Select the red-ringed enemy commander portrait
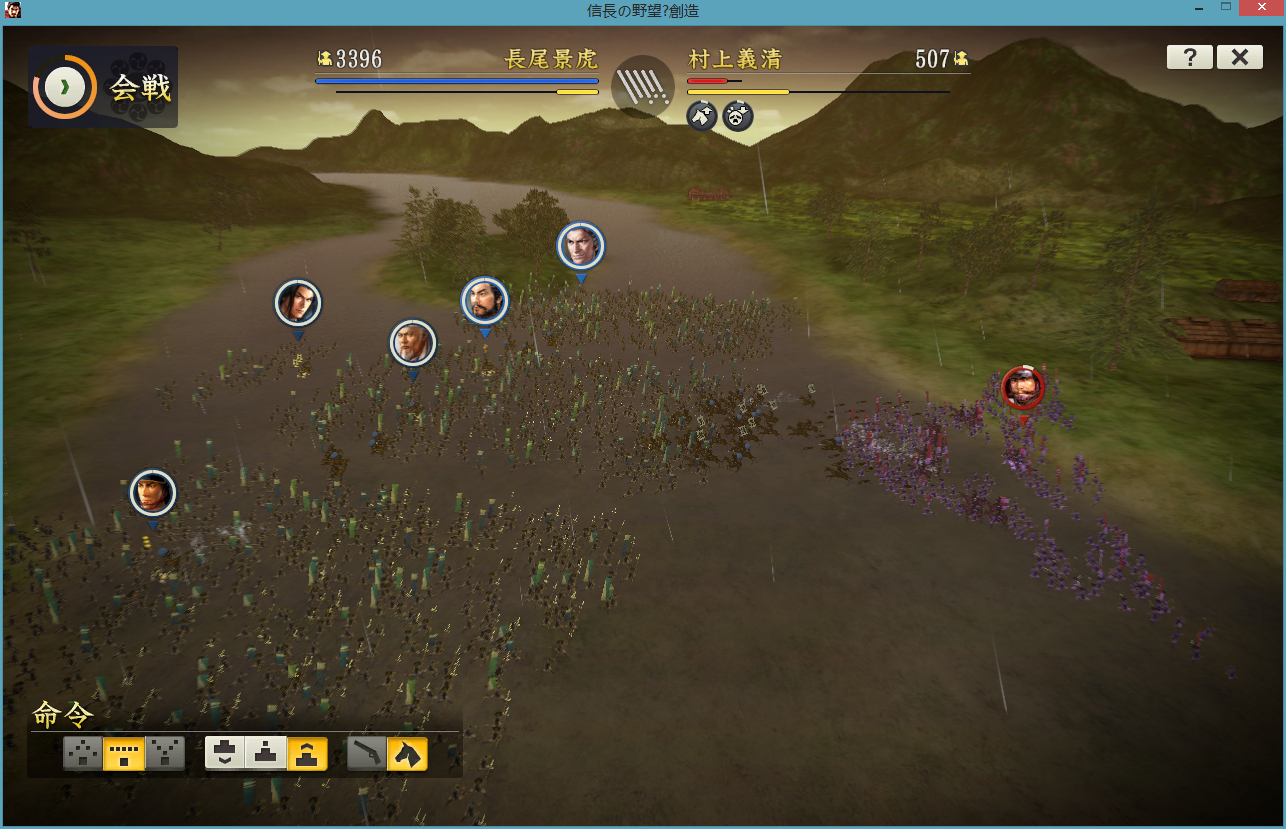 pos(1022,387)
